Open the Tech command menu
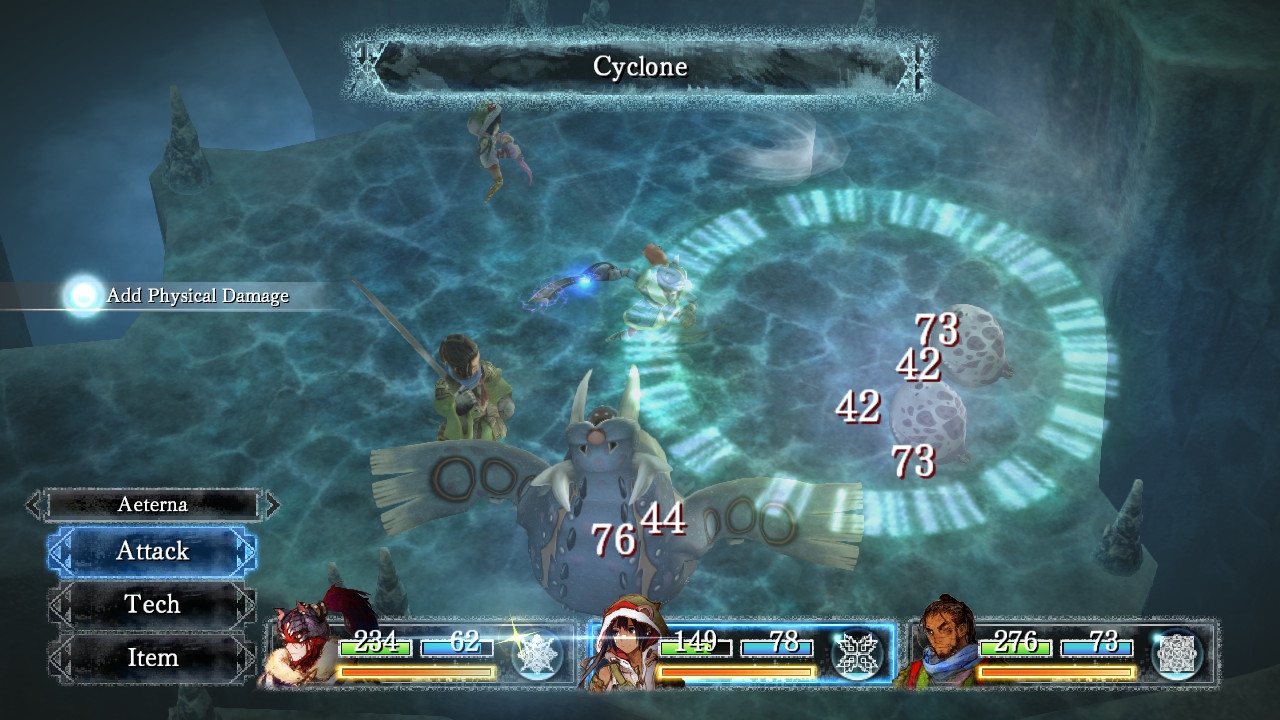The height and width of the screenshot is (720, 1280). 152,604
